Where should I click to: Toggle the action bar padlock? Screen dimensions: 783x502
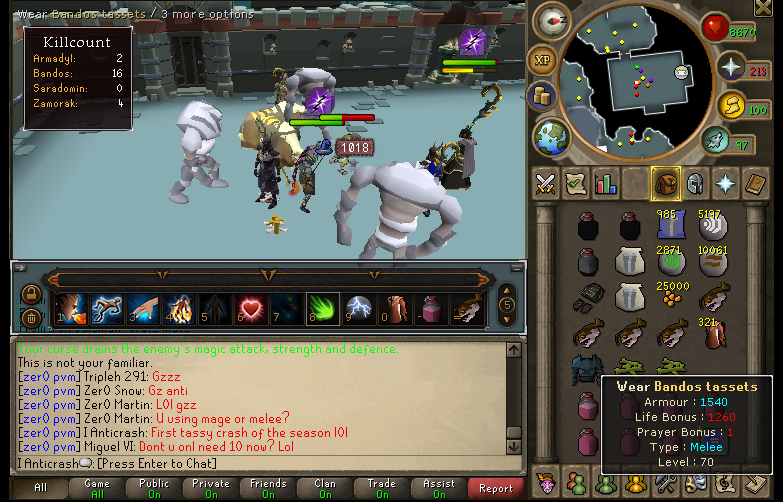(x=31, y=295)
